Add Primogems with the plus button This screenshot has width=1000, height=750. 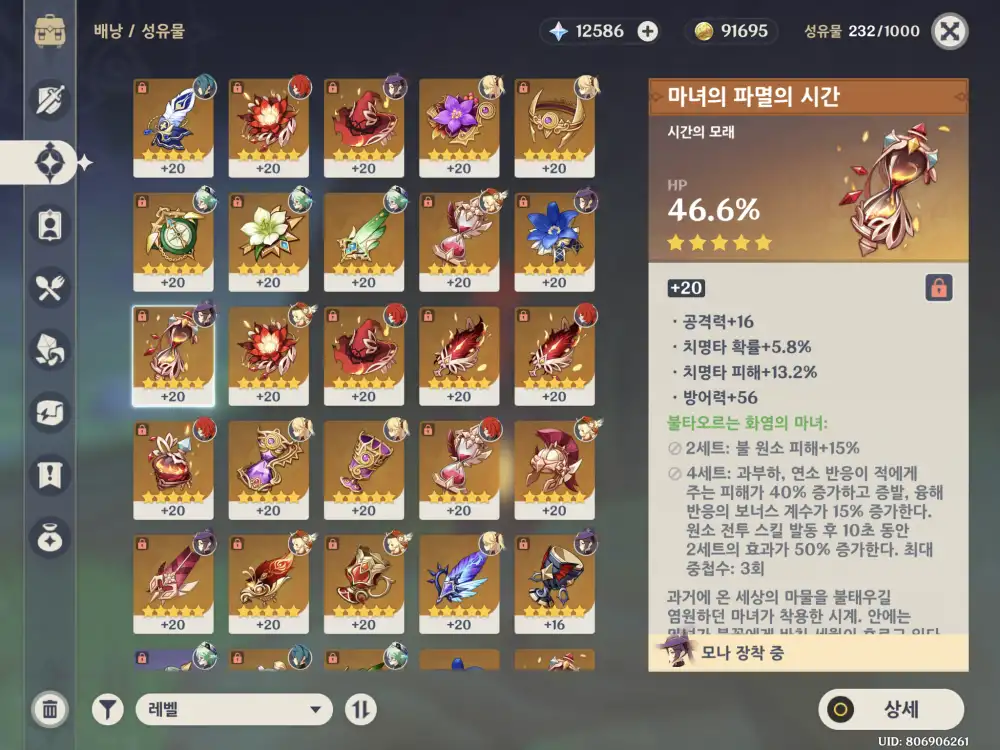pyautogui.click(x=648, y=31)
